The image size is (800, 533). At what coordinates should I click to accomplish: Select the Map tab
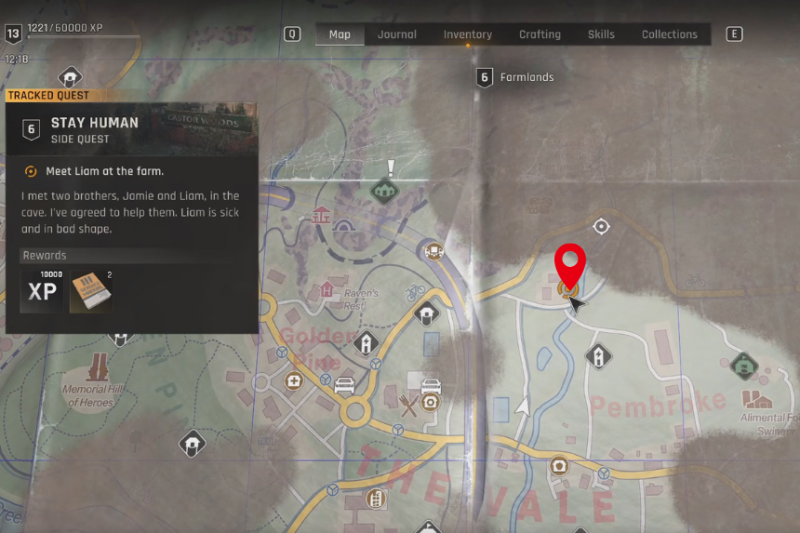tap(340, 34)
